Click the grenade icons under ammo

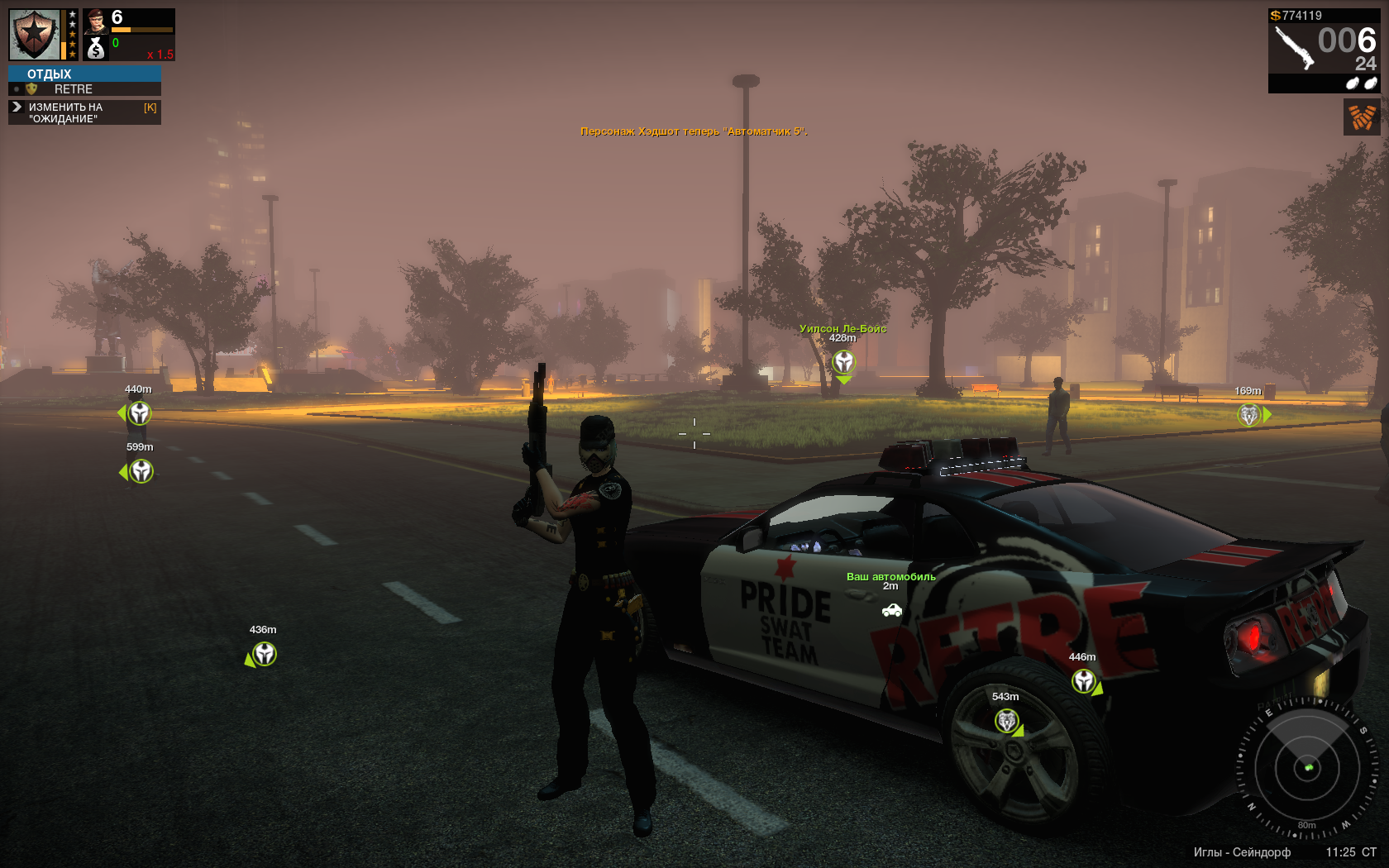point(1361,83)
